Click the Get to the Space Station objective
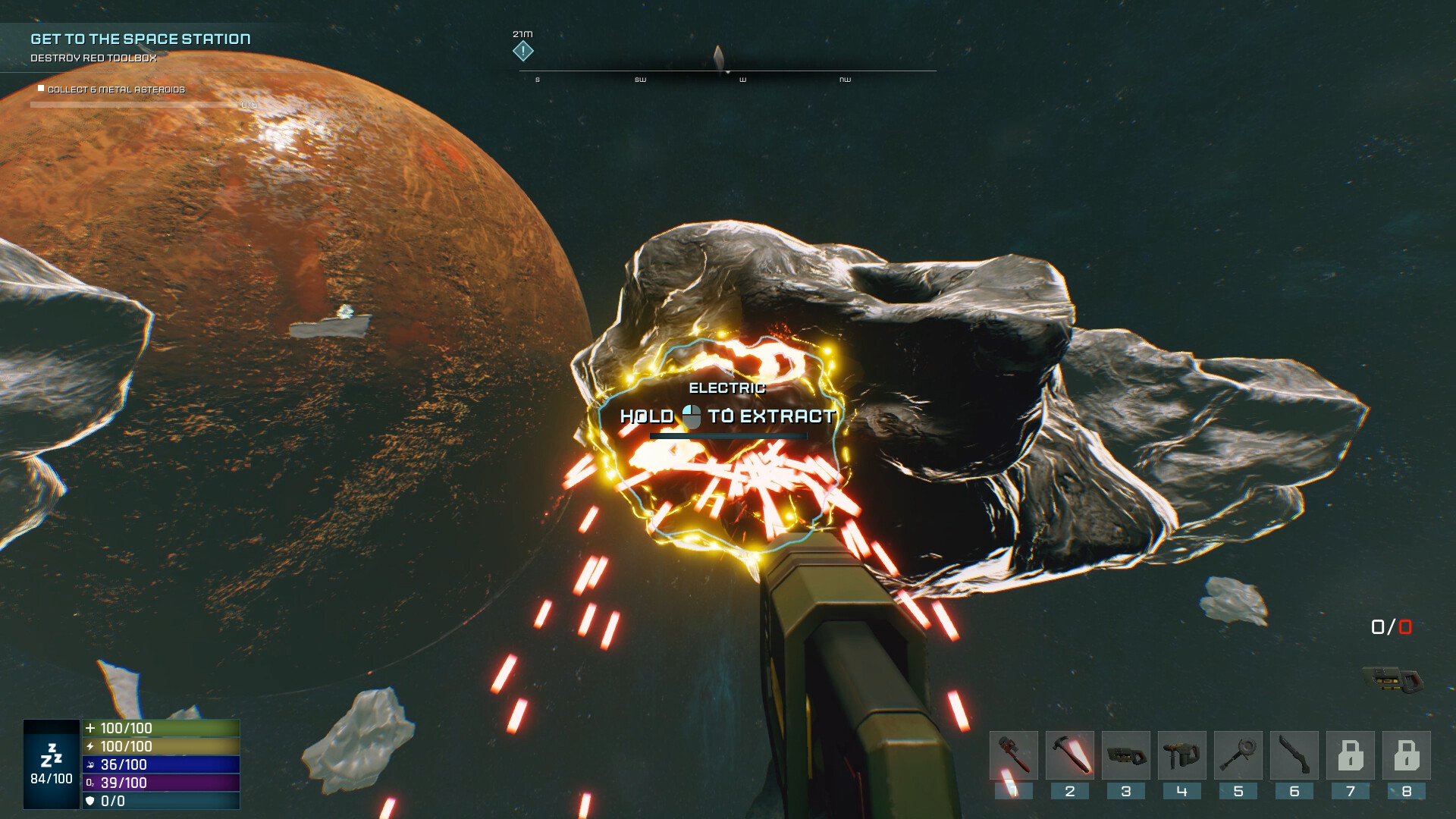The image size is (1456, 819). point(140,39)
